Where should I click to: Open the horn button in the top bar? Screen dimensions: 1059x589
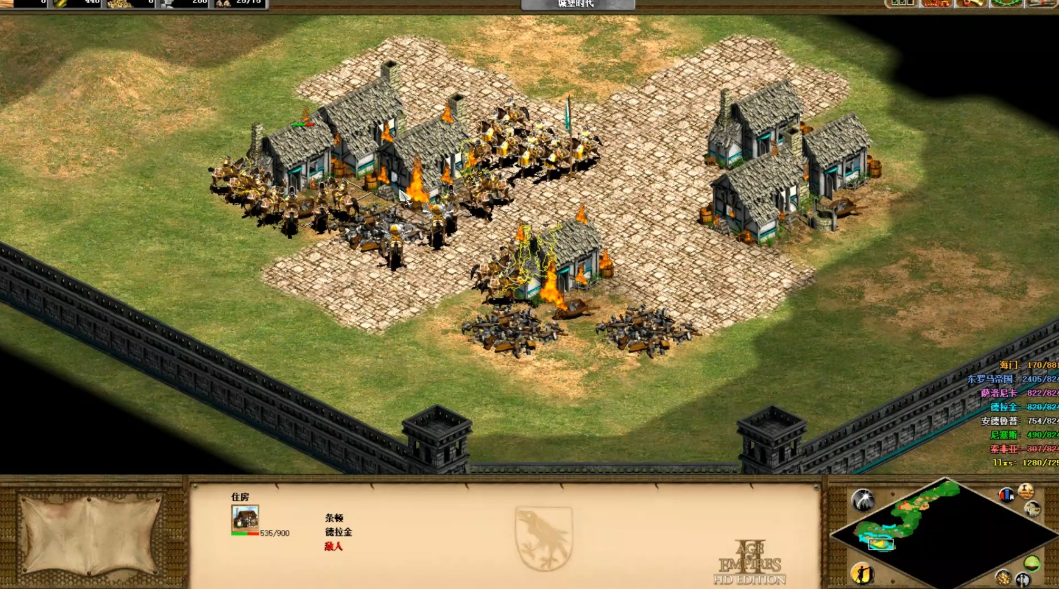coord(969,4)
